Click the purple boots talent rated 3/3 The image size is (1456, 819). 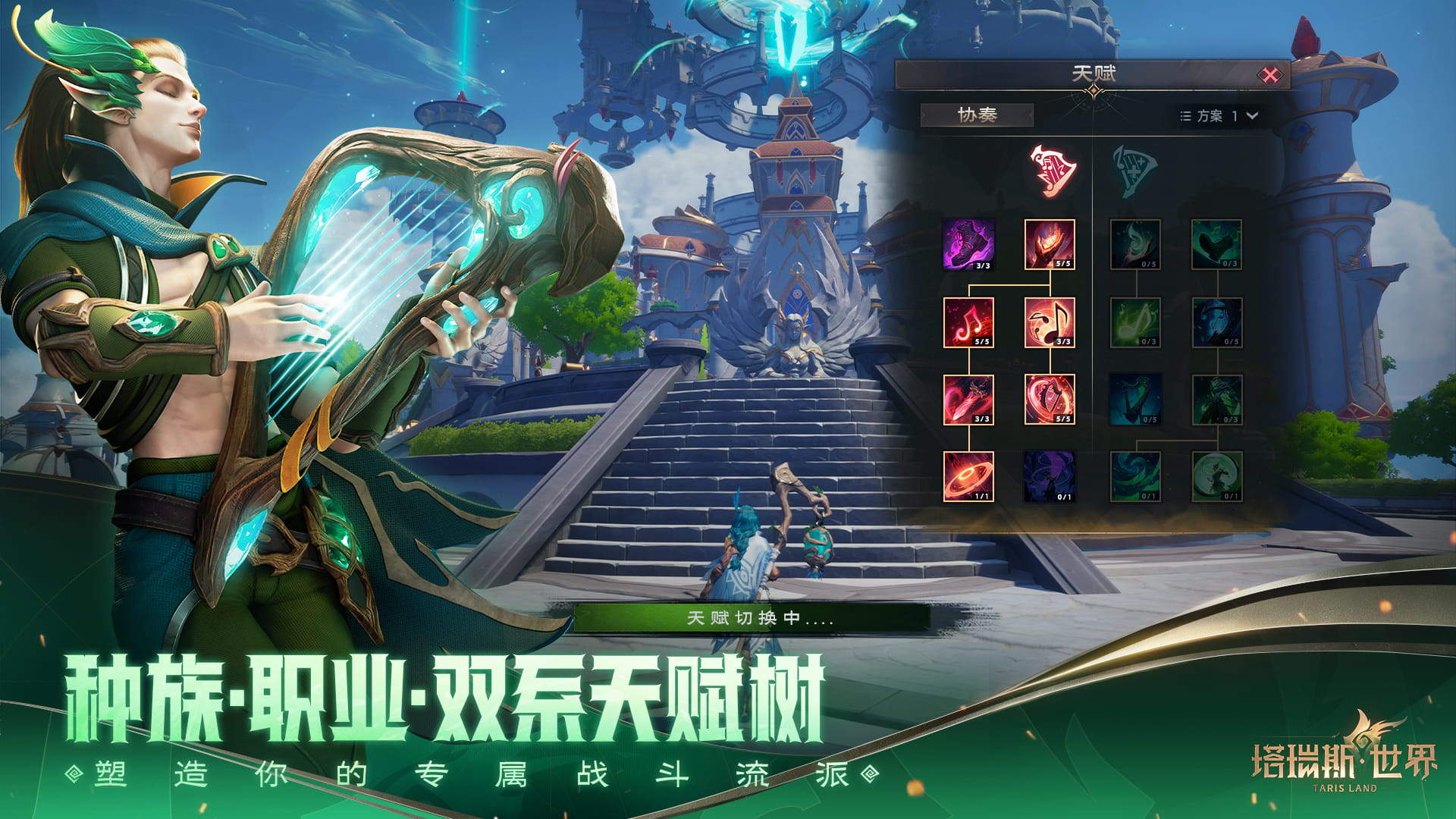(x=967, y=245)
